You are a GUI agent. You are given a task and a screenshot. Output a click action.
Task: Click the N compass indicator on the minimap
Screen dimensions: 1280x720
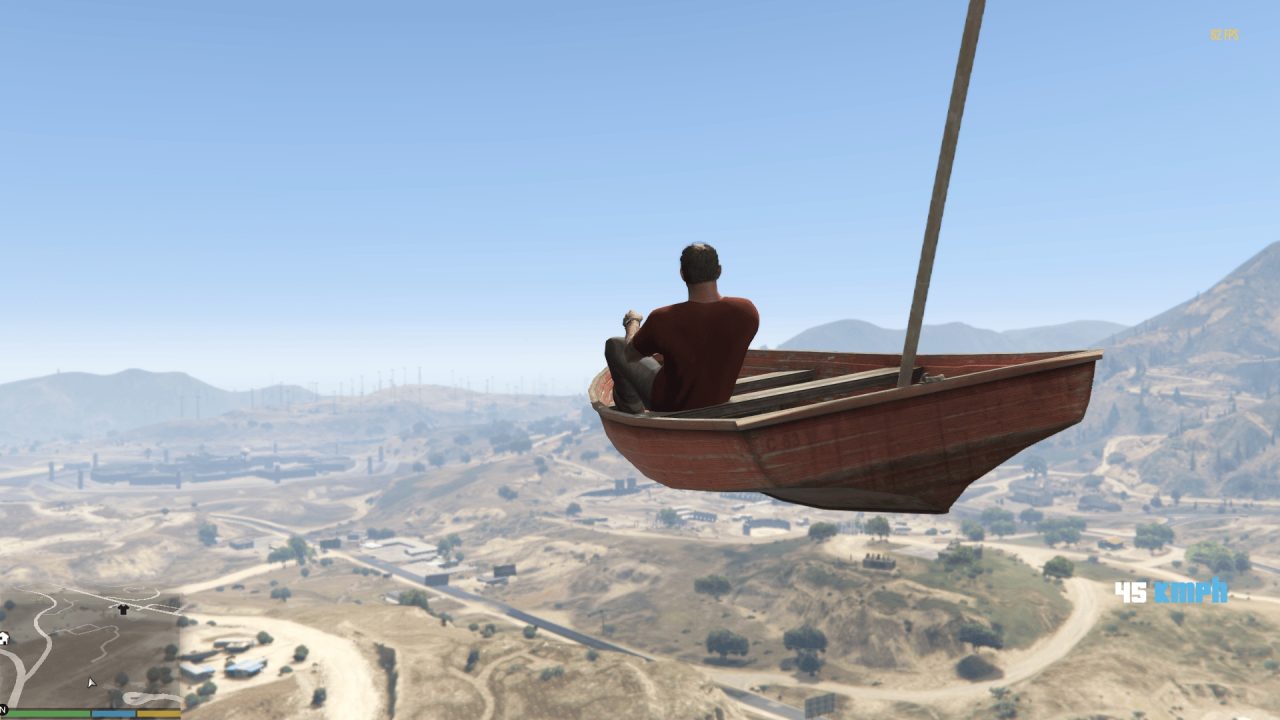pyautogui.click(x=3, y=707)
